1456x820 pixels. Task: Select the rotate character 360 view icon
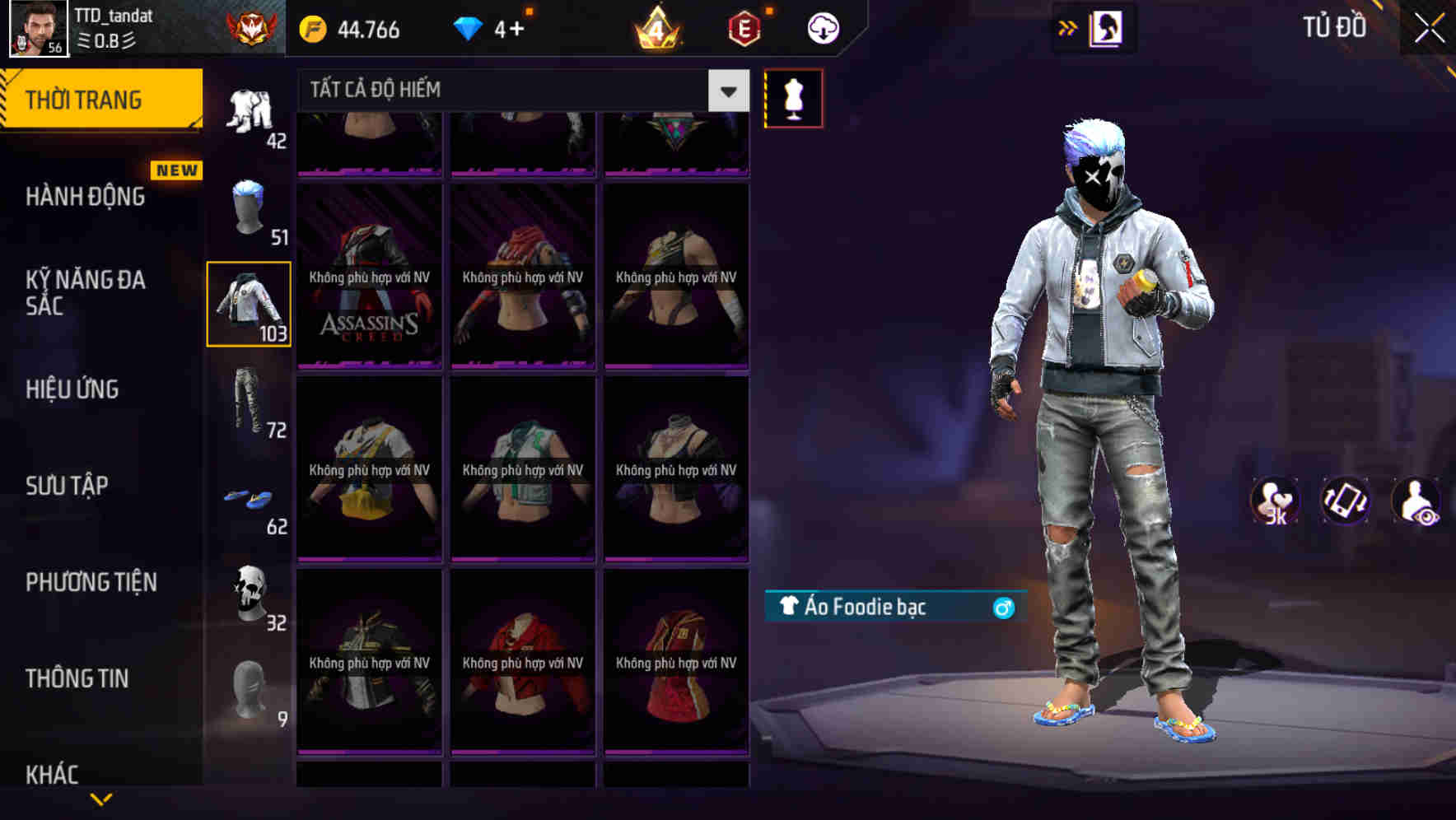click(x=1344, y=501)
